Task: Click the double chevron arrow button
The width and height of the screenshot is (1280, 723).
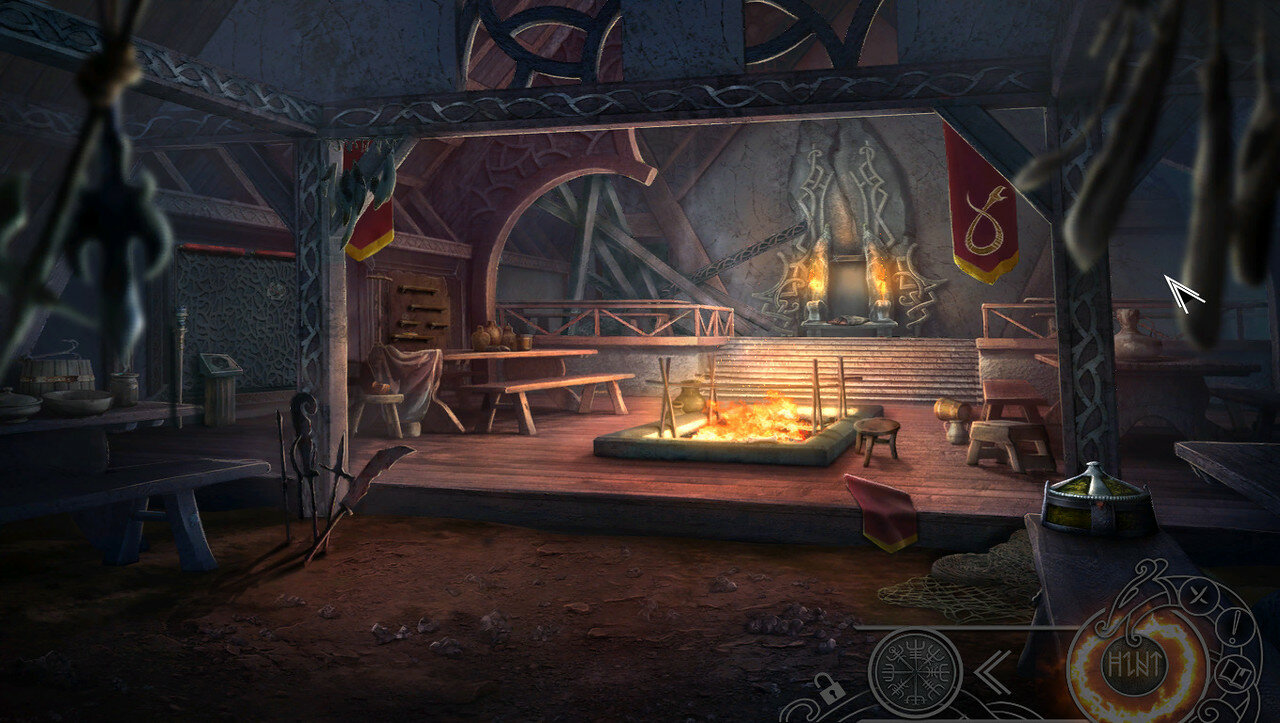Action: pyautogui.click(x=992, y=671)
